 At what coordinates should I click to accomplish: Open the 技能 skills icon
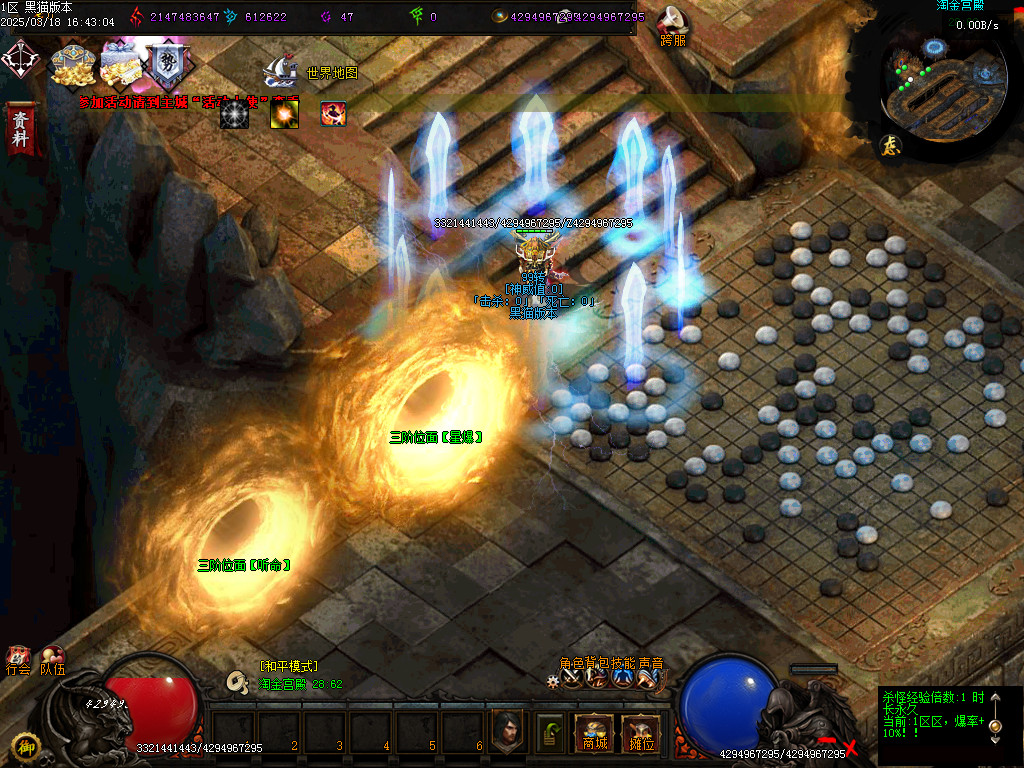[622, 678]
